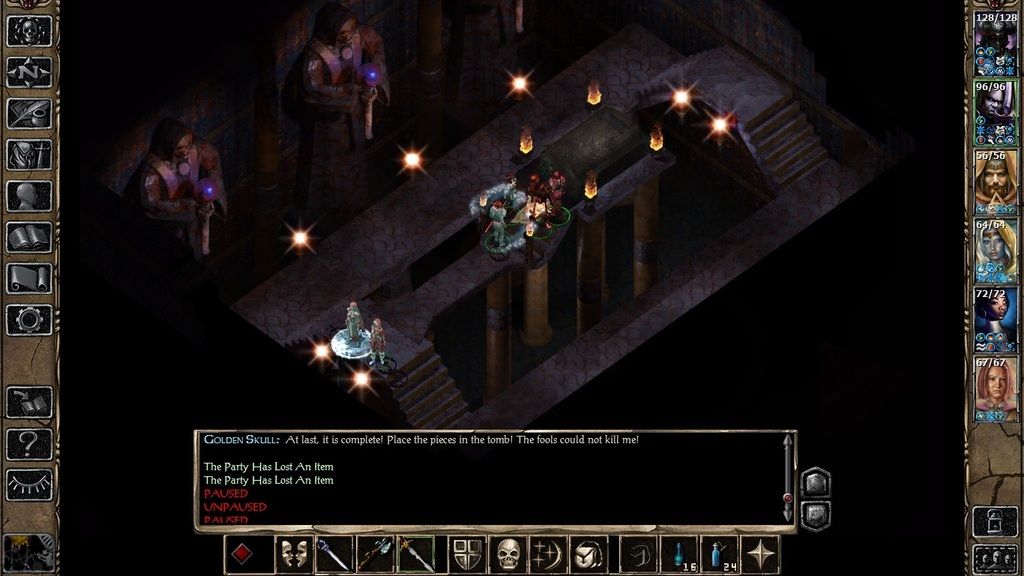1024x576 pixels.
Task: Activate the theater masks action button
Action: [x=294, y=555]
